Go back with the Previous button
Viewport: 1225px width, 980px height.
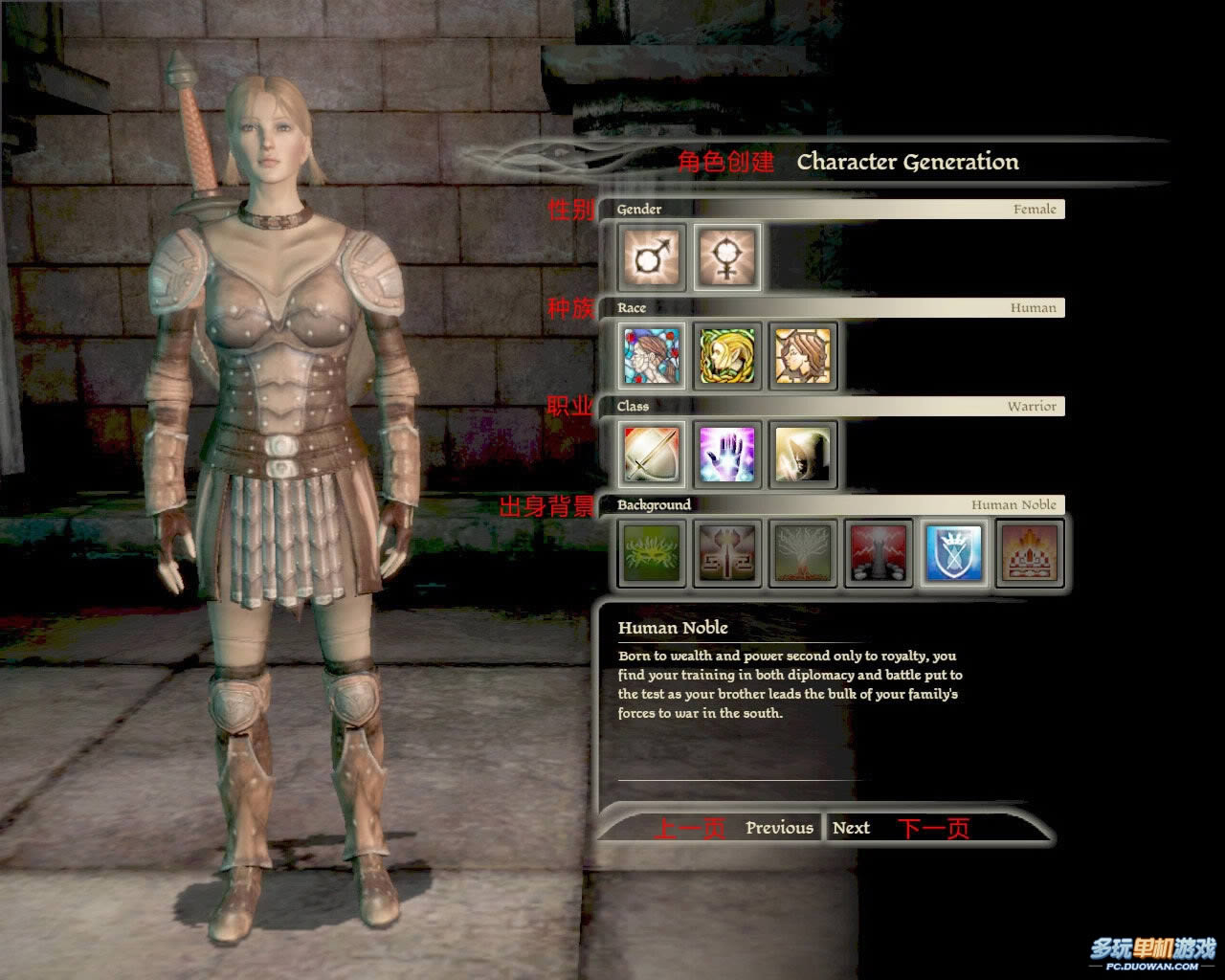[x=779, y=828]
